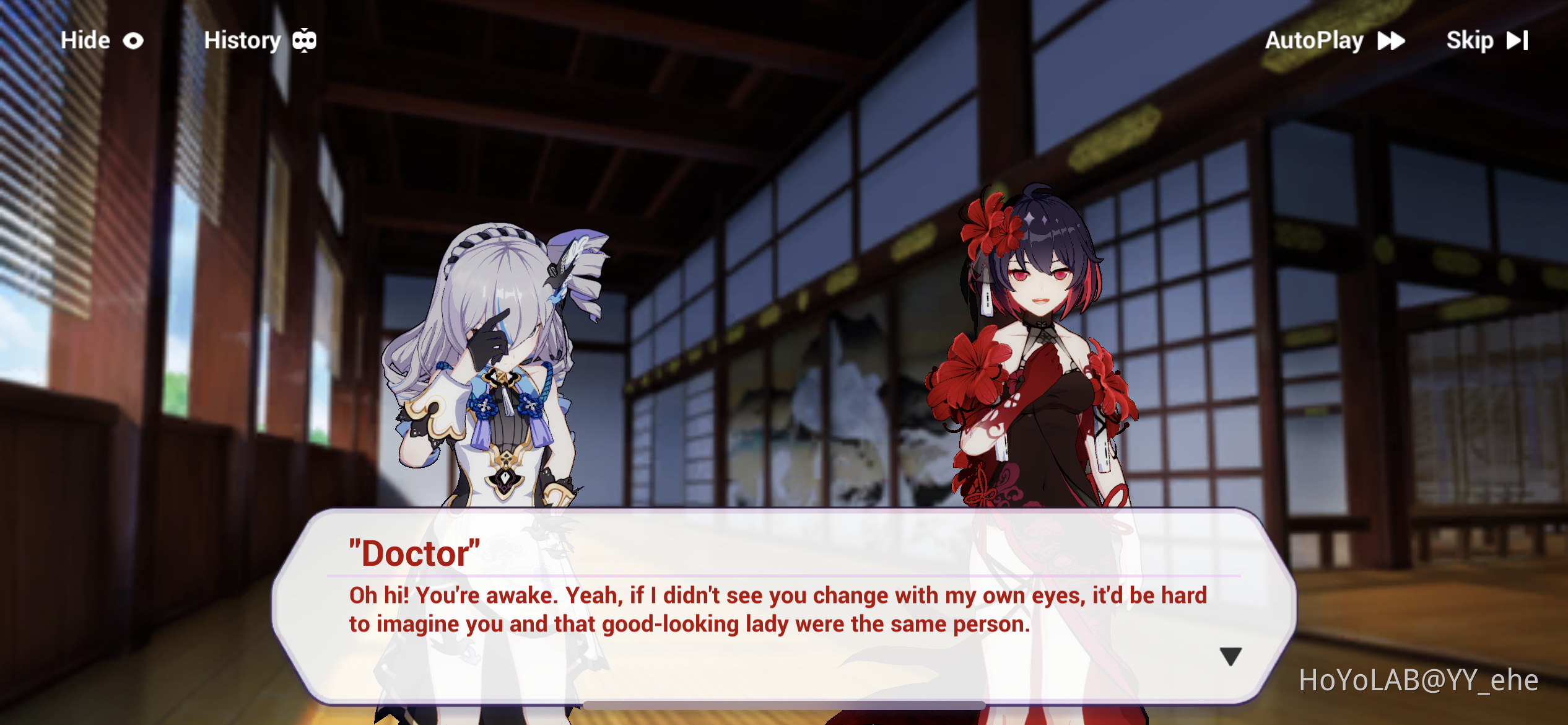Select the History menu item

[x=243, y=40]
